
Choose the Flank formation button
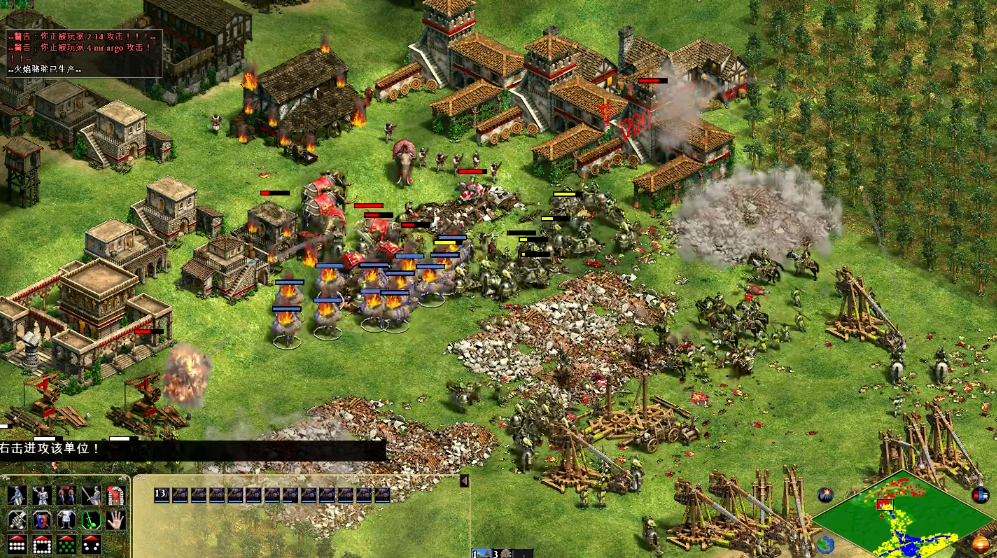(91, 544)
